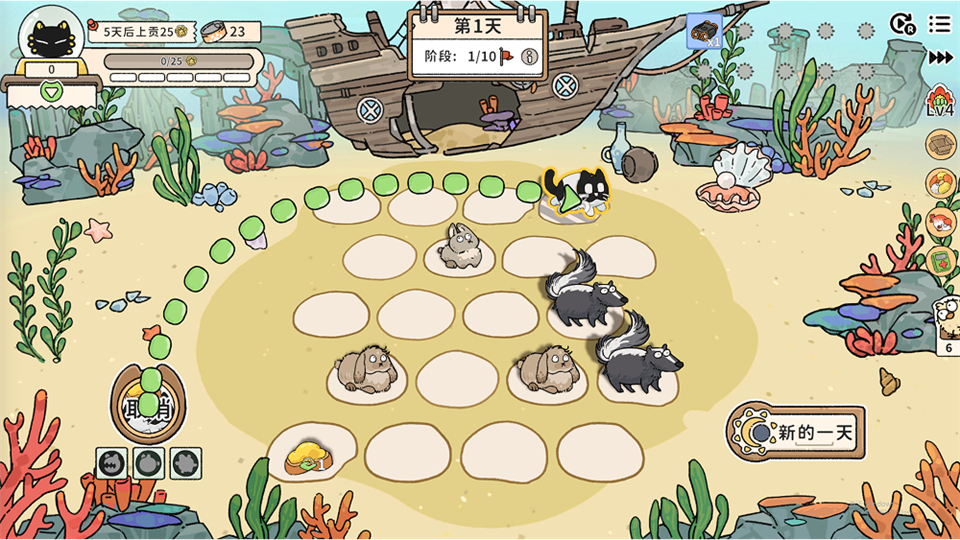Open the tribute notice reading 5天后上贡25

click(140, 32)
